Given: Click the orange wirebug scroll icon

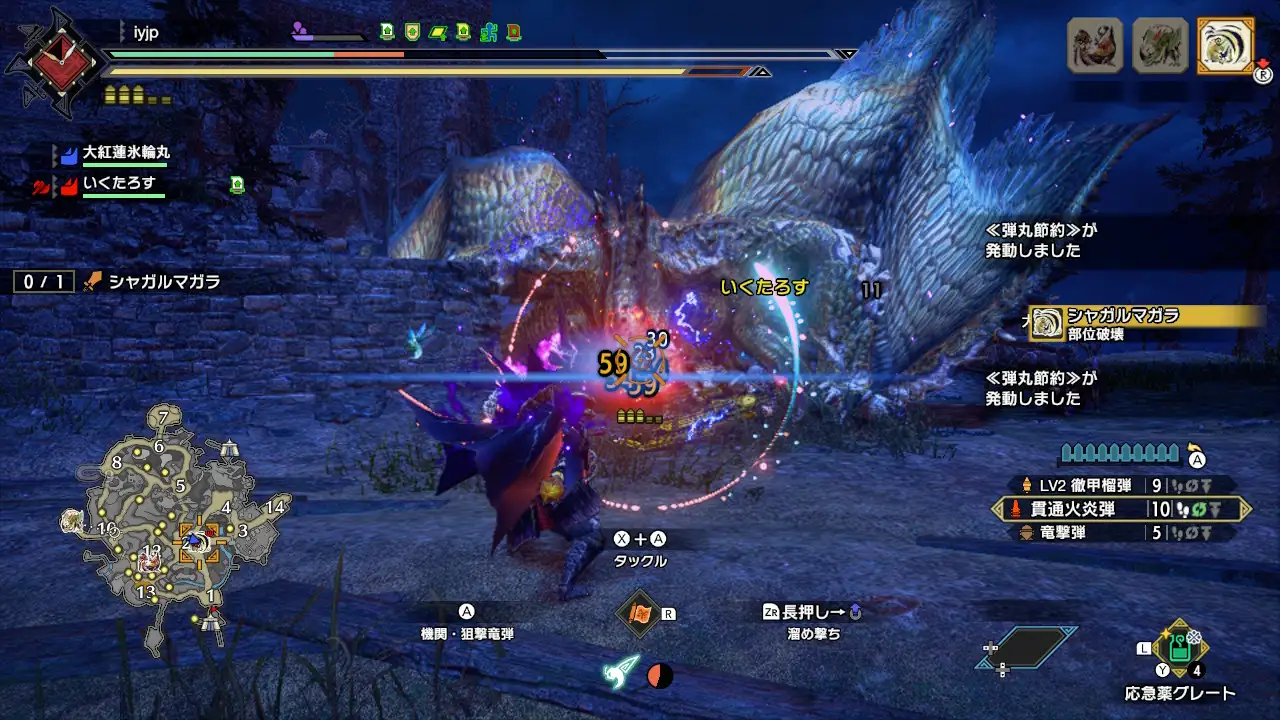Looking at the screenshot, I should [x=640, y=612].
